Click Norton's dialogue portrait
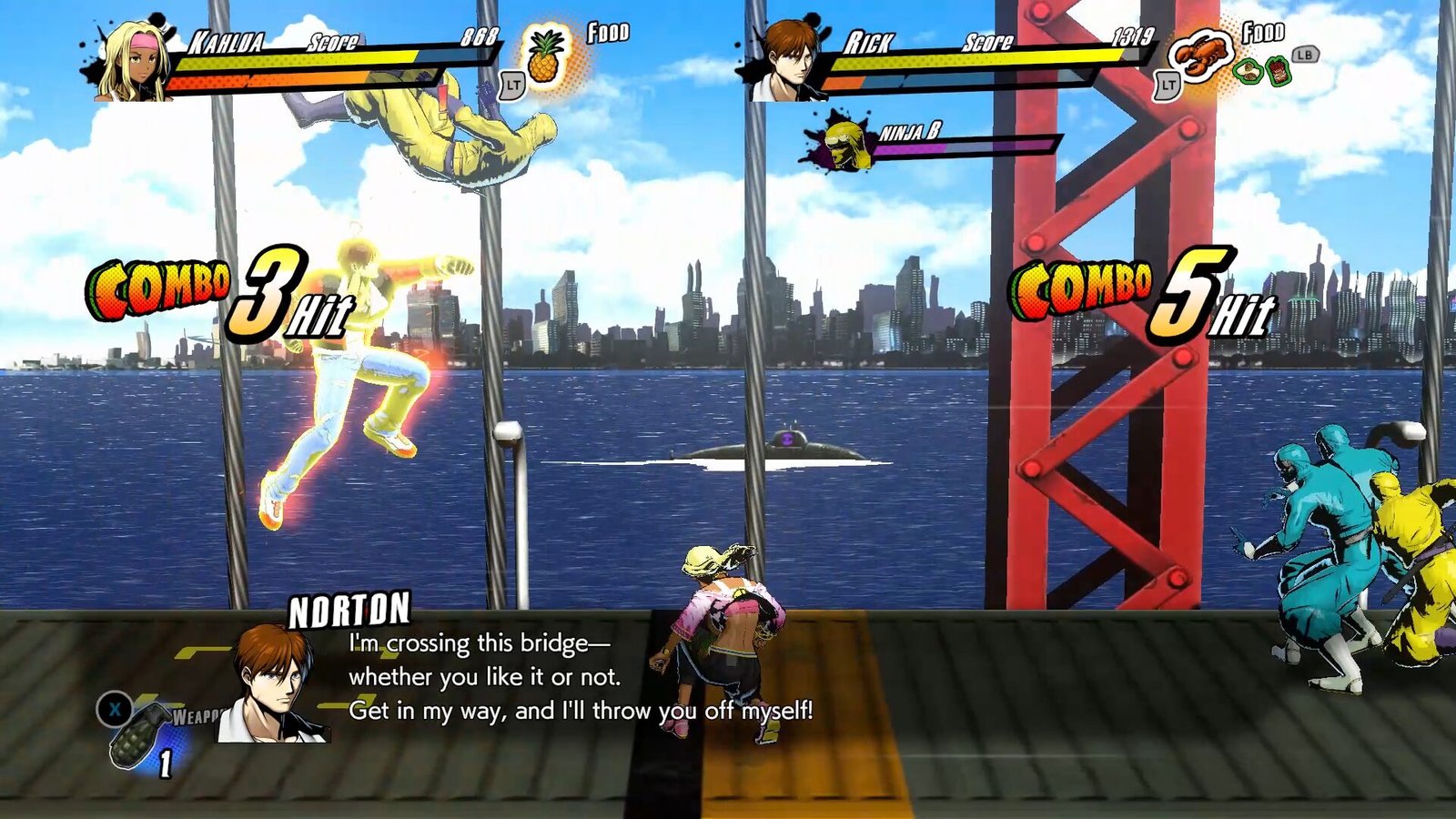The image size is (1456, 819). pyautogui.click(x=274, y=684)
